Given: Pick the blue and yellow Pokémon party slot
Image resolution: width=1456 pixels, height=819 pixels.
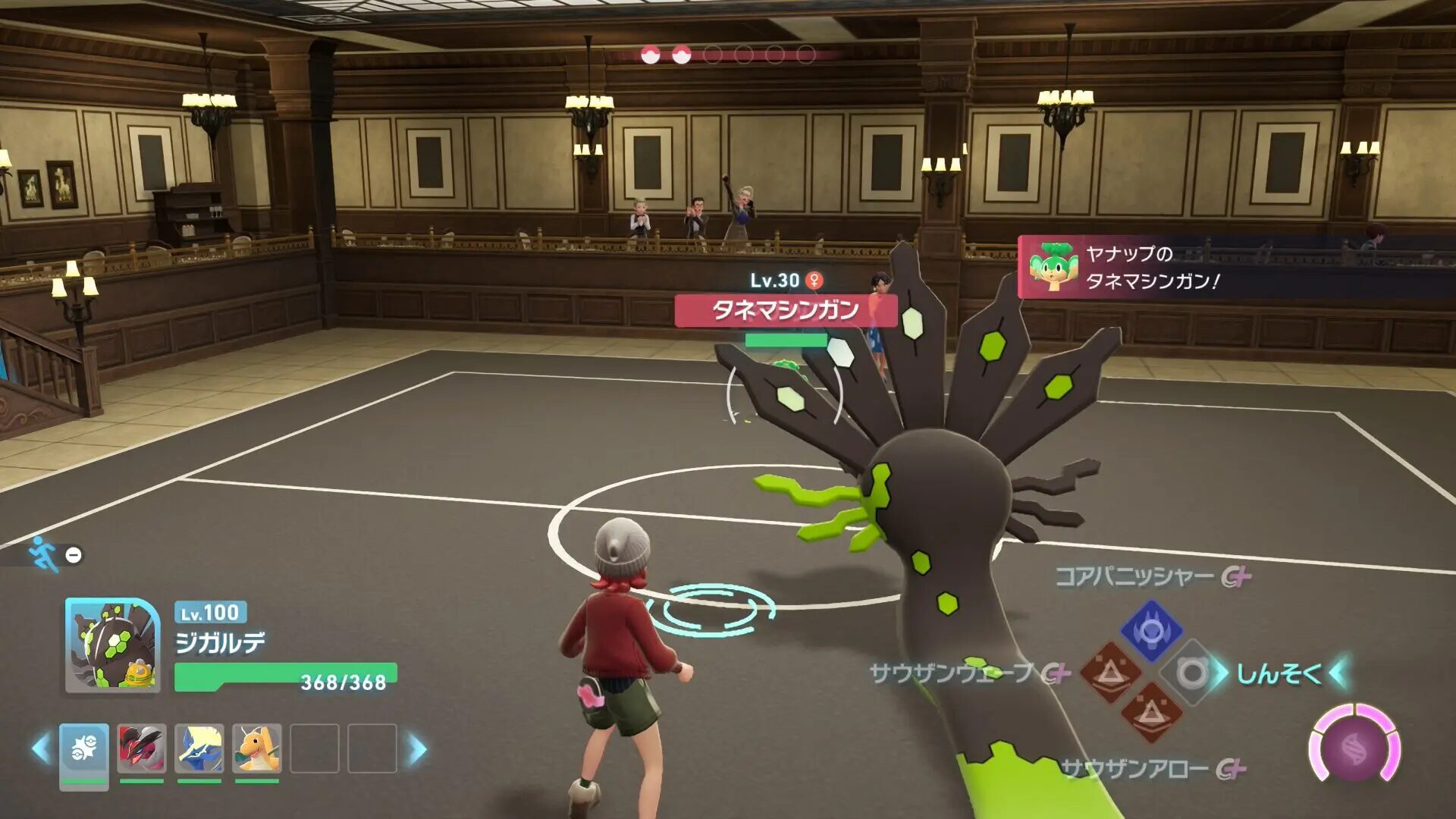Looking at the screenshot, I should coord(199,748).
